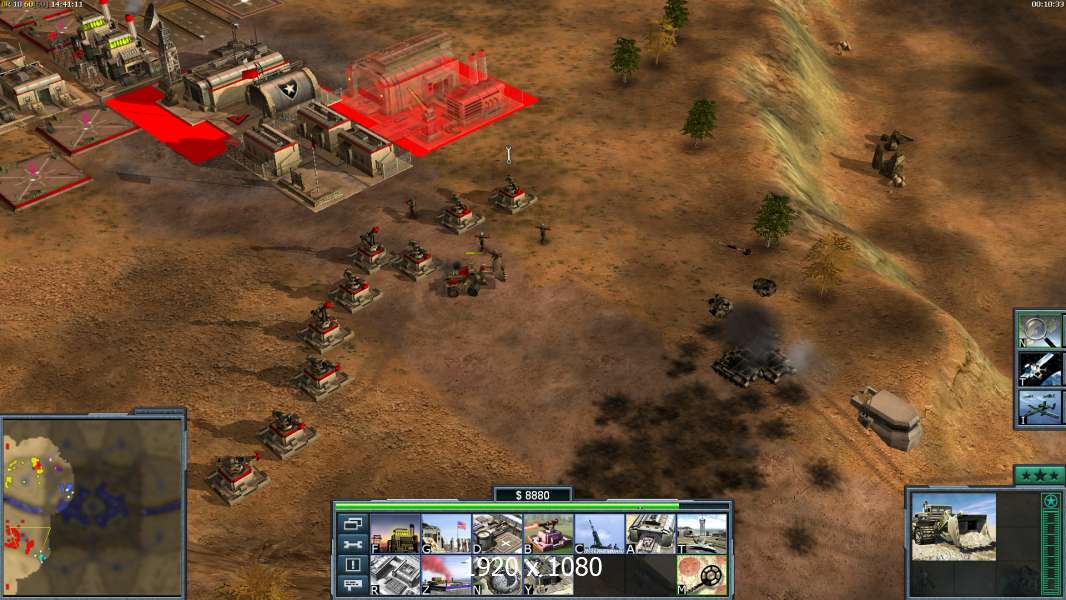Call in the aircraft strike power
The image size is (1066, 600).
pos(1040,407)
